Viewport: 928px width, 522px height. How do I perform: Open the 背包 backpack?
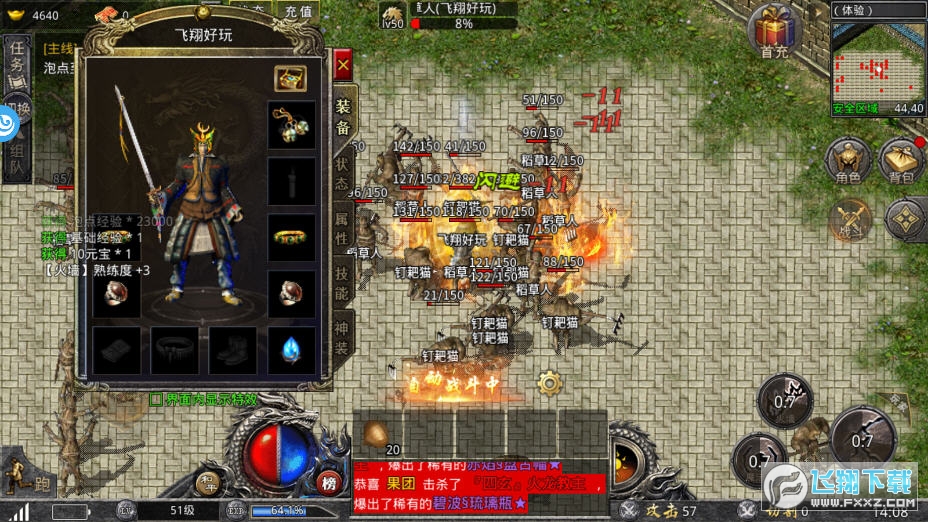click(x=900, y=162)
